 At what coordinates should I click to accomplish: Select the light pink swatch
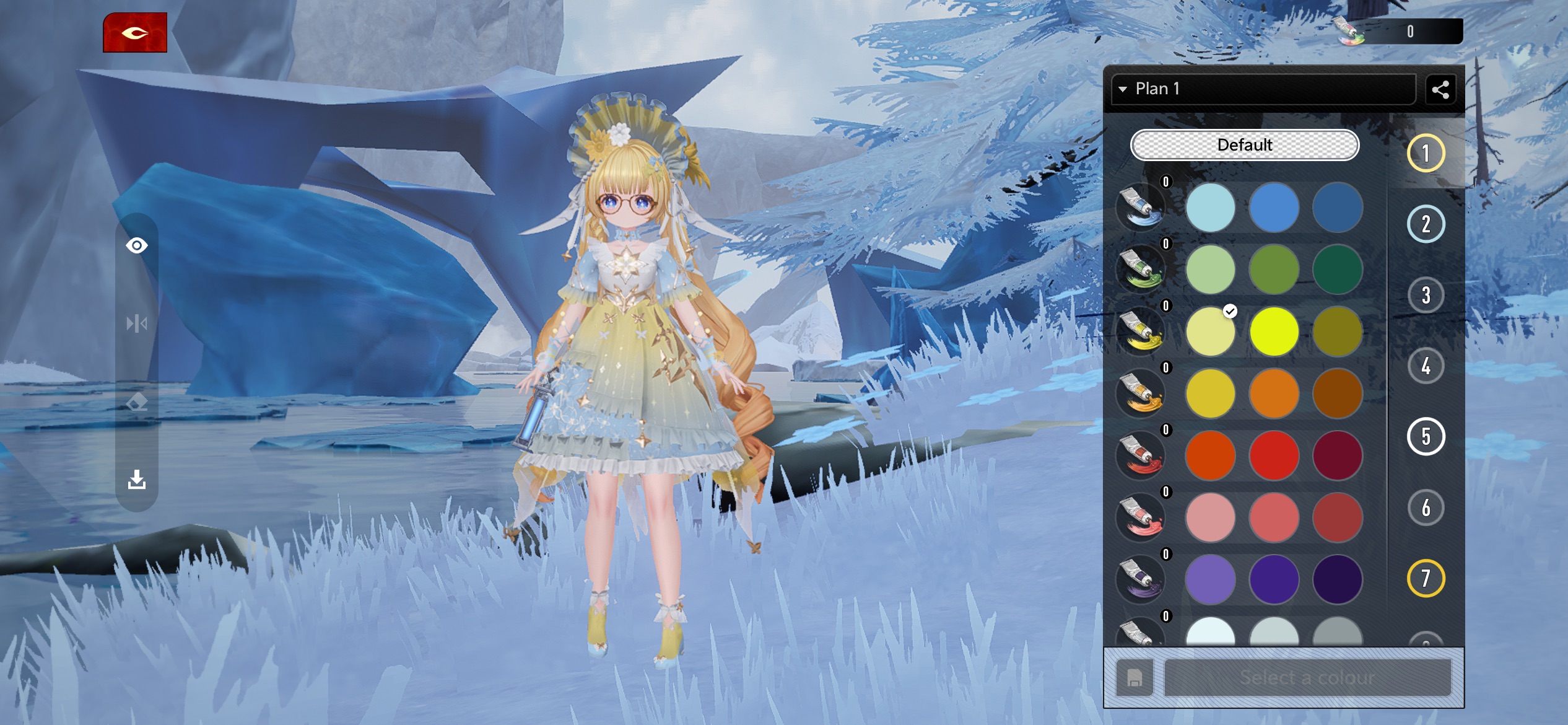[x=1210, y=517]
